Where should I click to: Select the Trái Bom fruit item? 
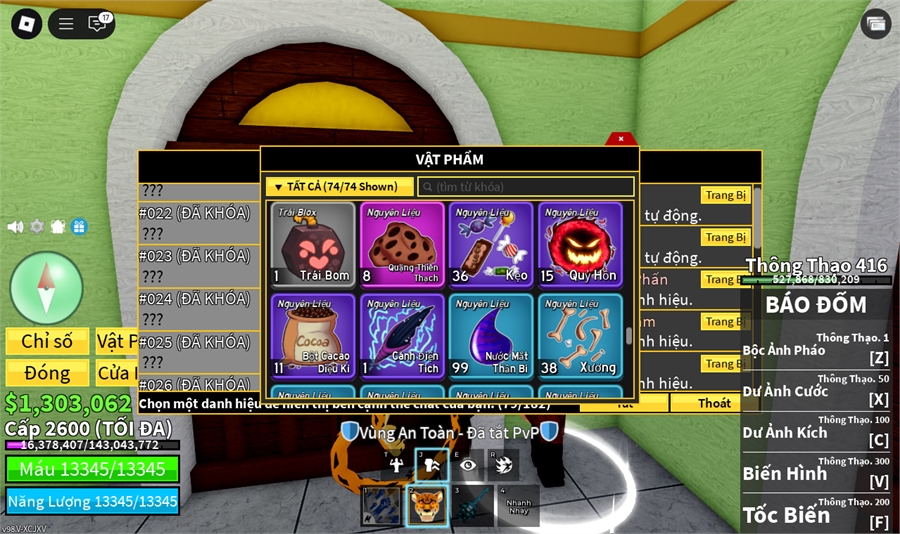[x=313, y=245]
